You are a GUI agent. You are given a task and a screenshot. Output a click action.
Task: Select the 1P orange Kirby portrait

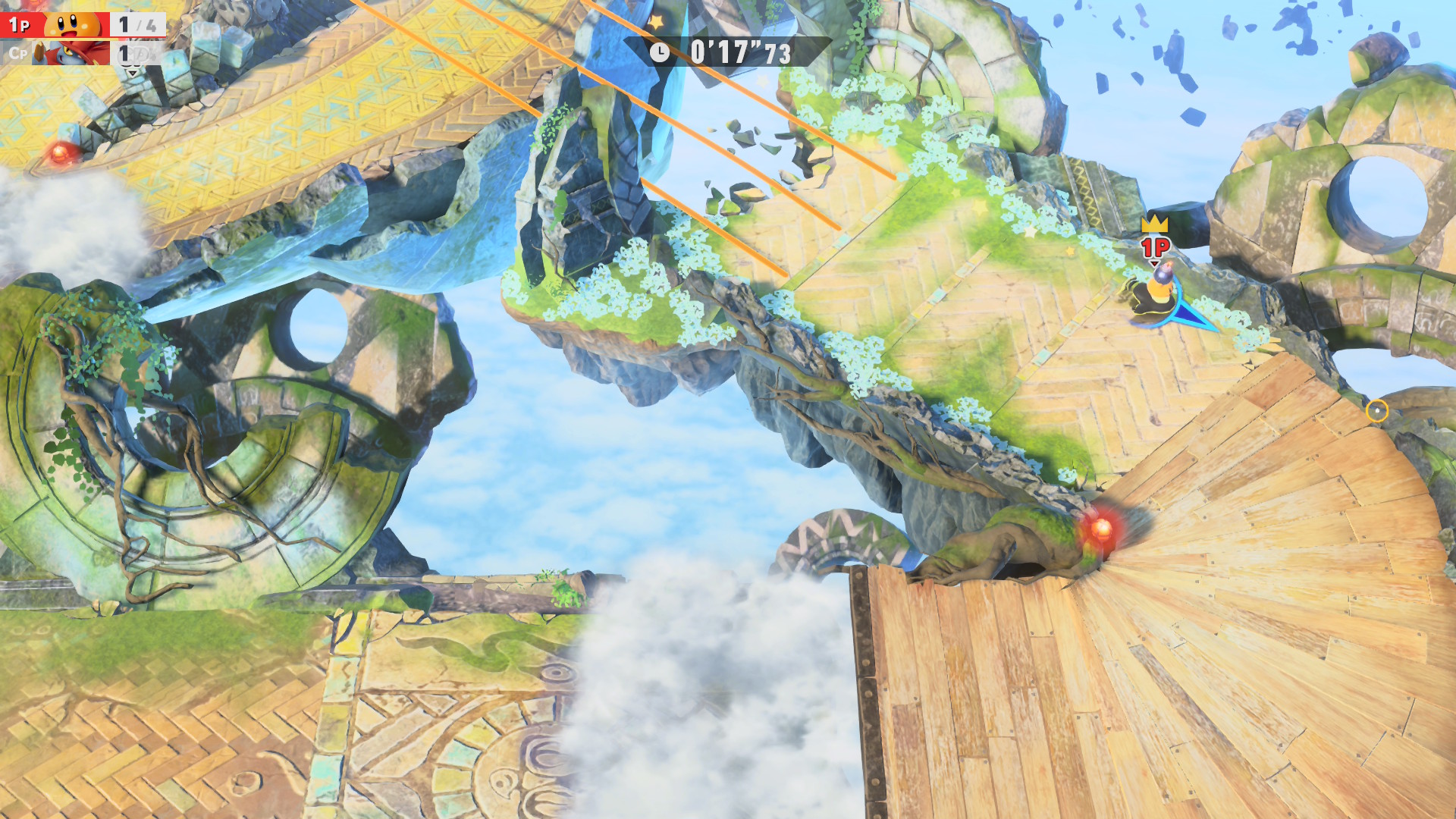[72, 24]
